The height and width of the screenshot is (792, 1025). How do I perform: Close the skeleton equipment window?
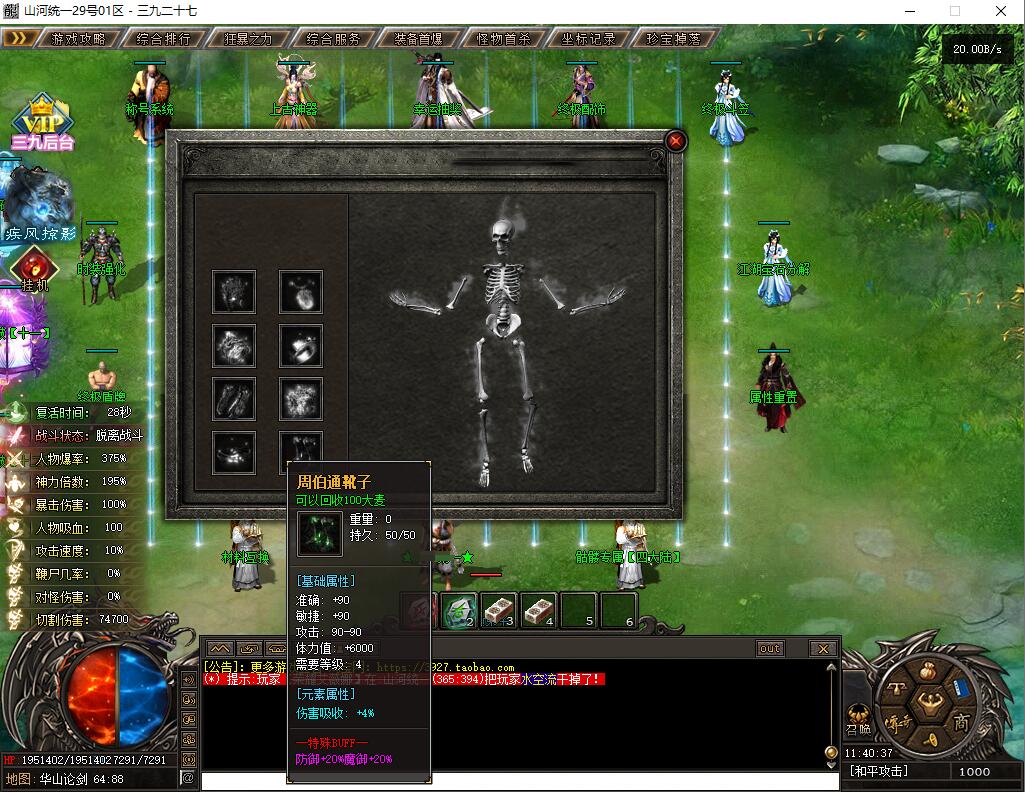pyautogui.click(x=676, y=141)
